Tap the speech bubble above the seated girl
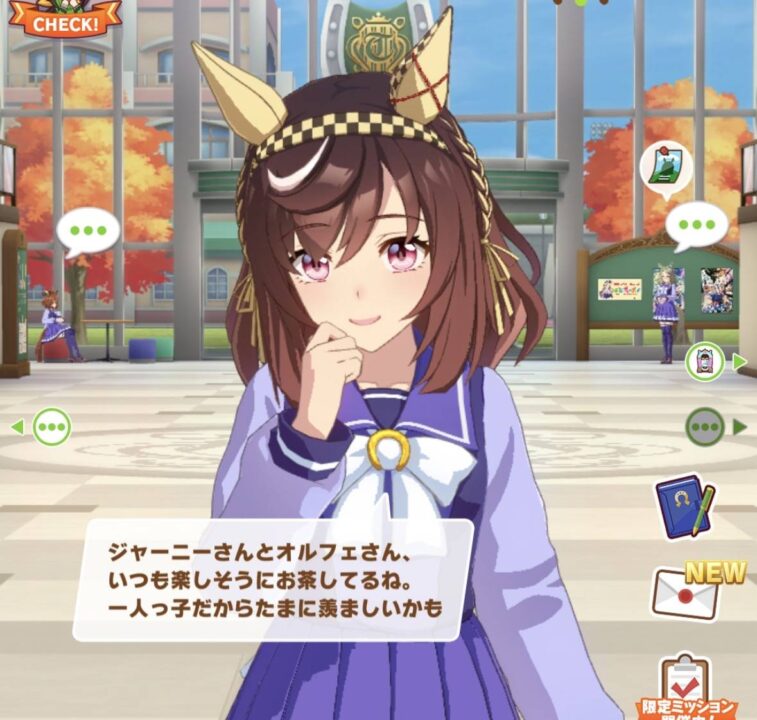 [x=88, y=230]
